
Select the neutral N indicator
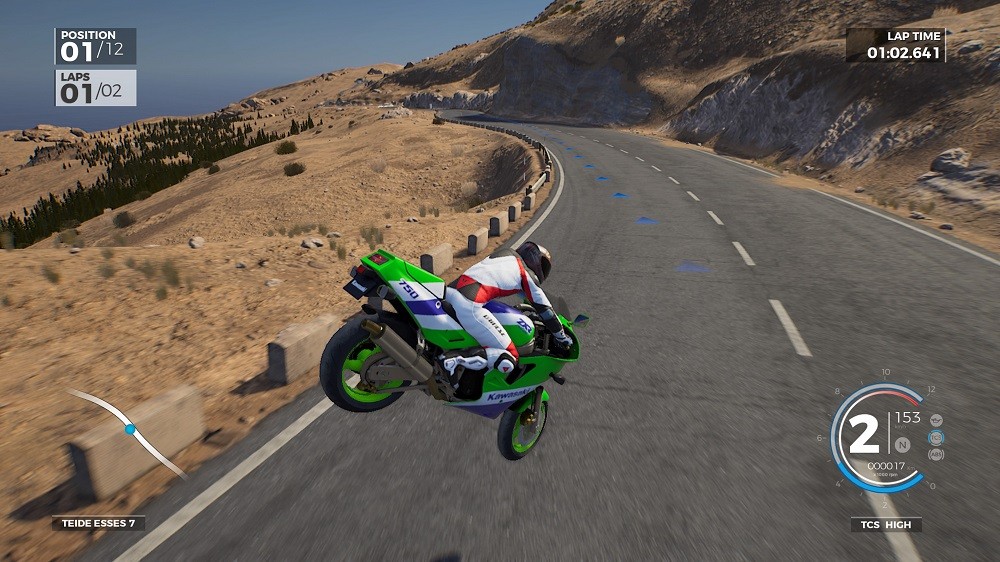903,444
